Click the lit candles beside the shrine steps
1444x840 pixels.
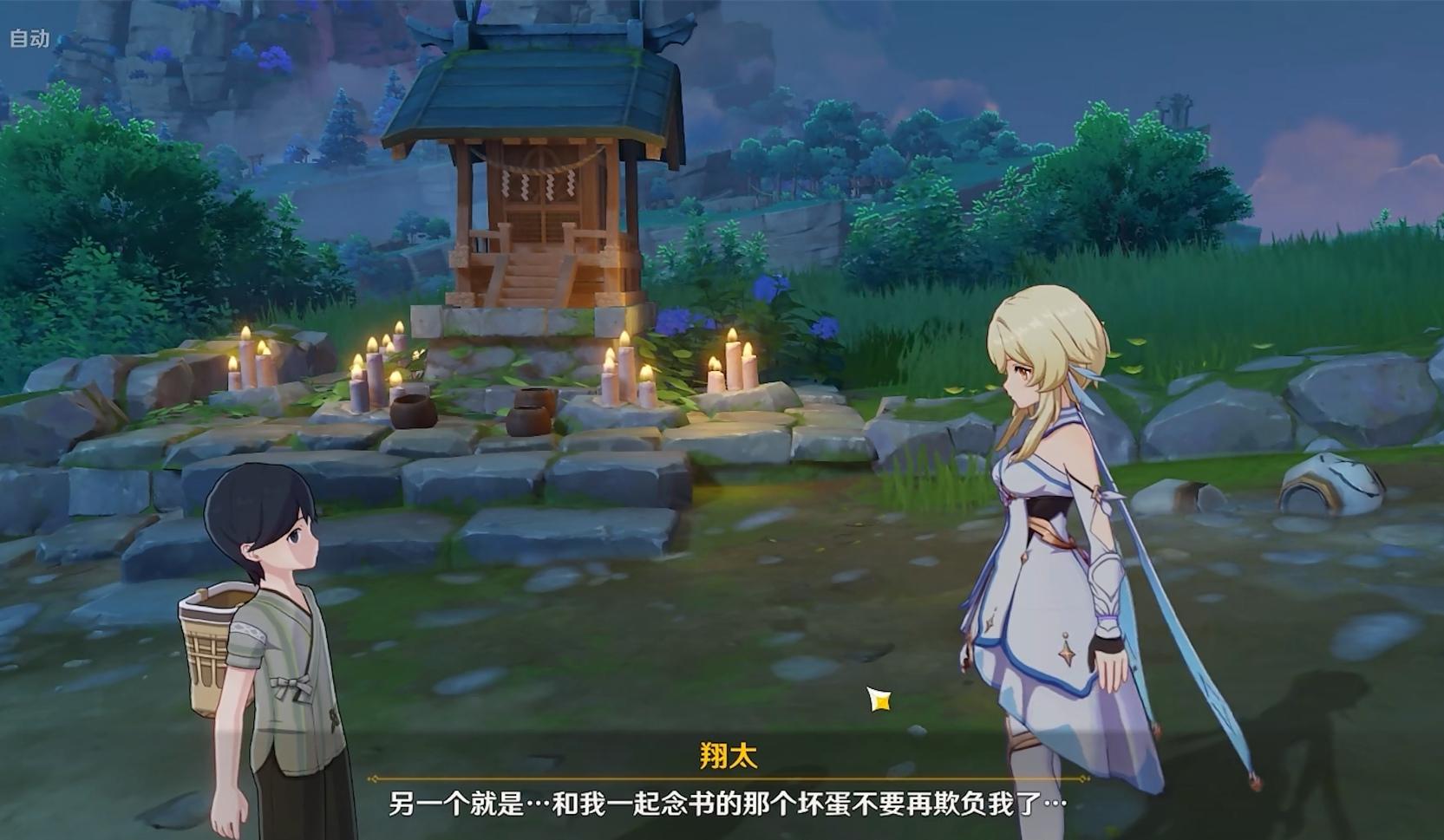(x=624, y=373)
